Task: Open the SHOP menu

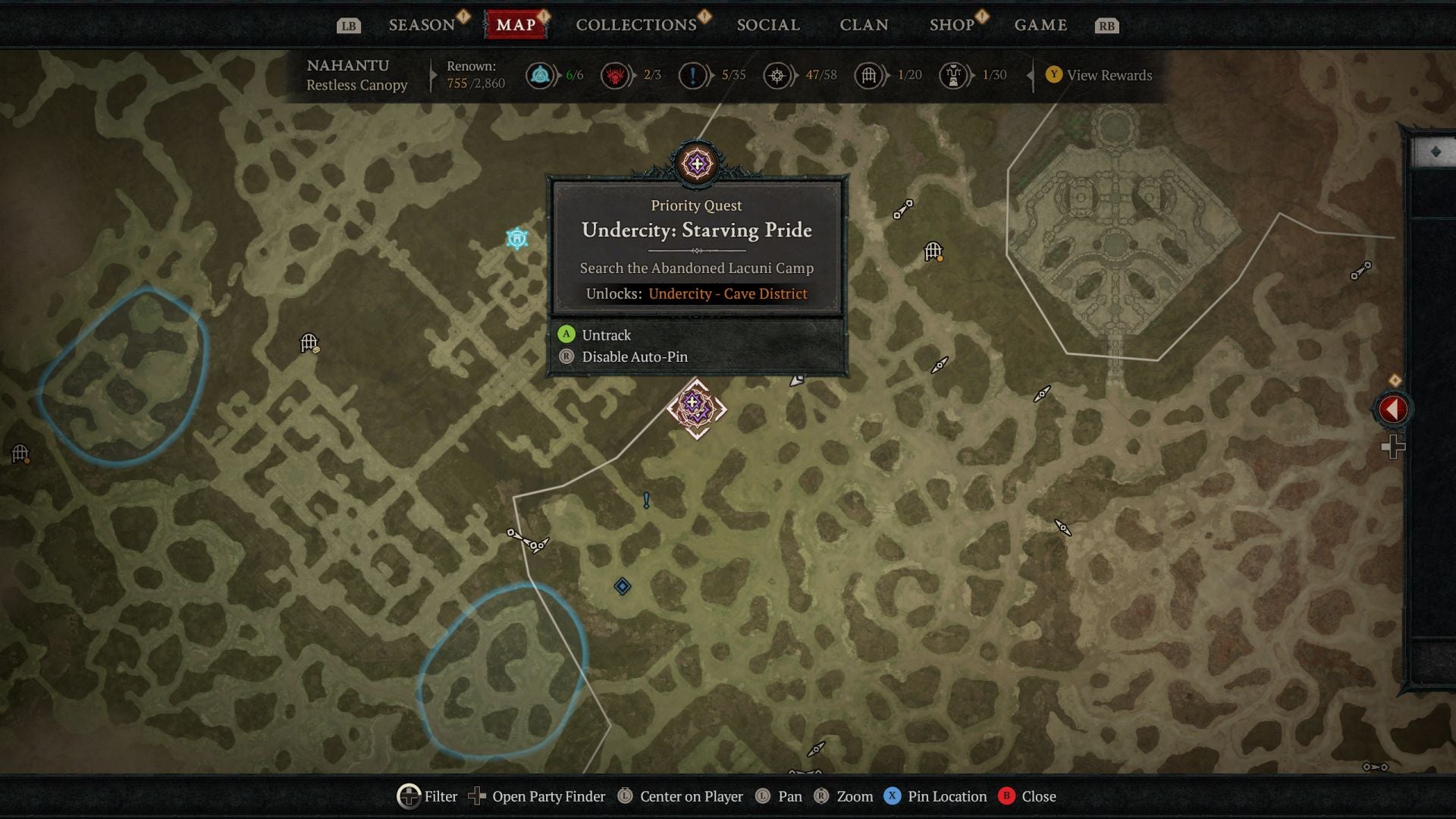Action: pos(951,24)
